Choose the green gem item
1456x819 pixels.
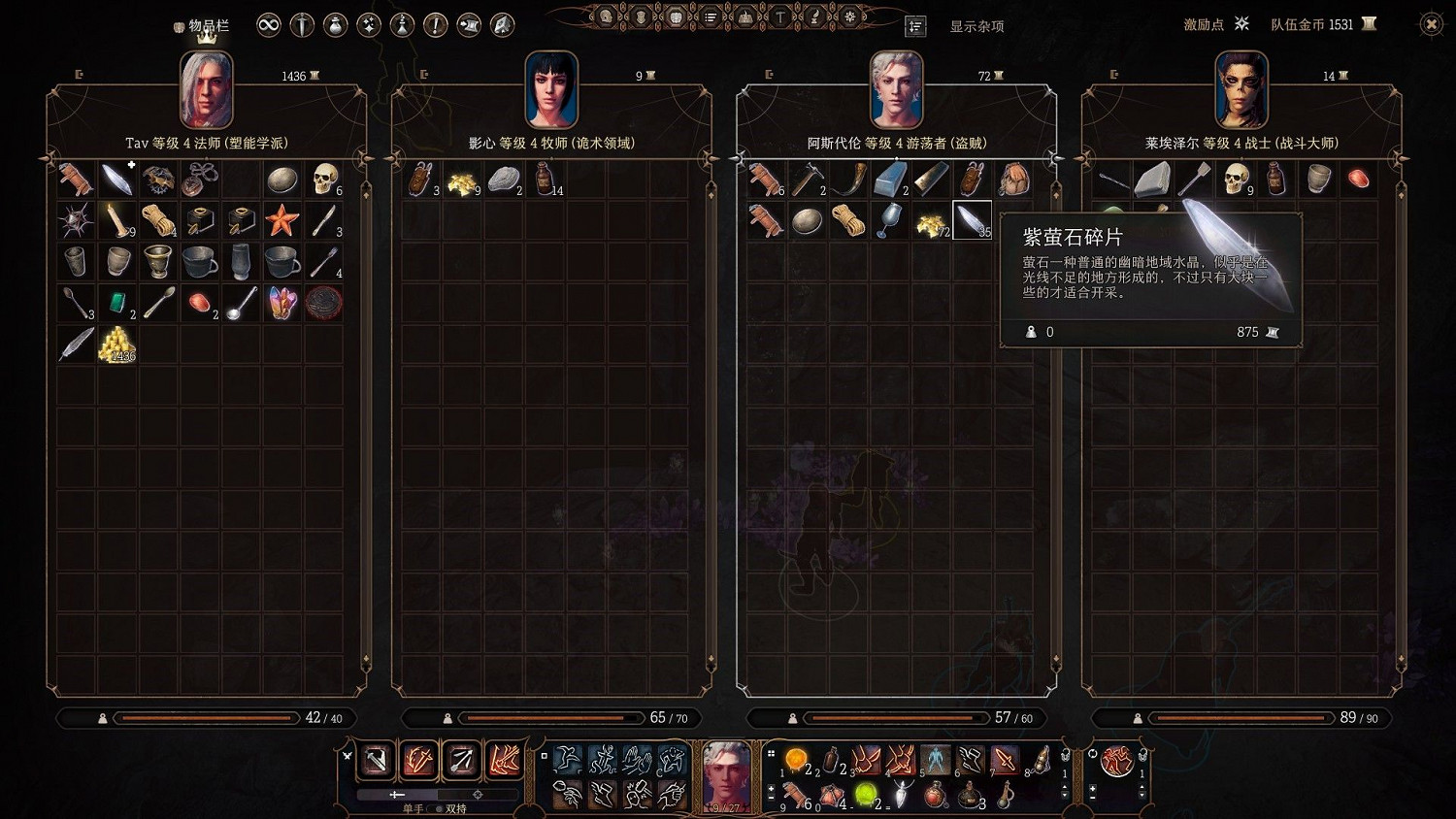pyautogui.click(x=117, y=304)
